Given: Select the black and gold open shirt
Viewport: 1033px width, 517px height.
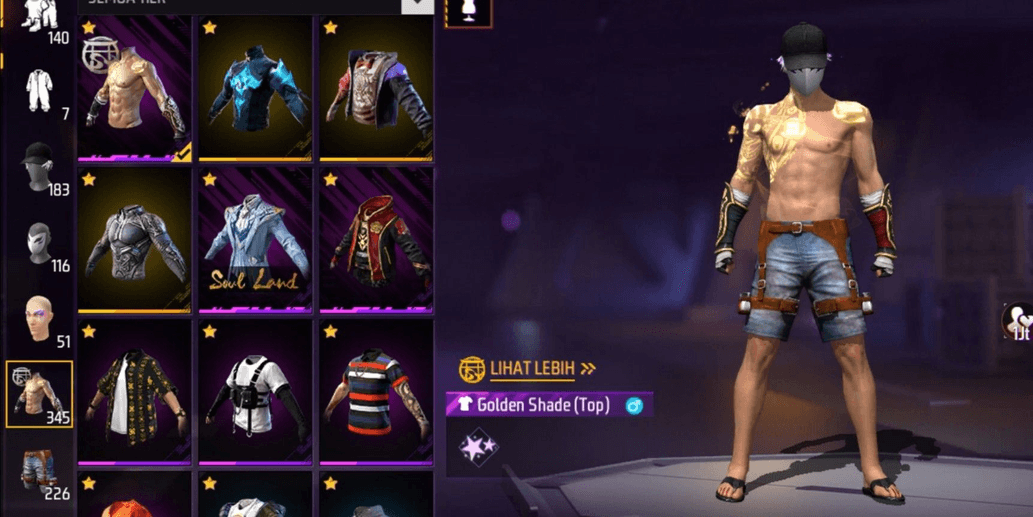Looking at the screenshot, I should point(134,394).
